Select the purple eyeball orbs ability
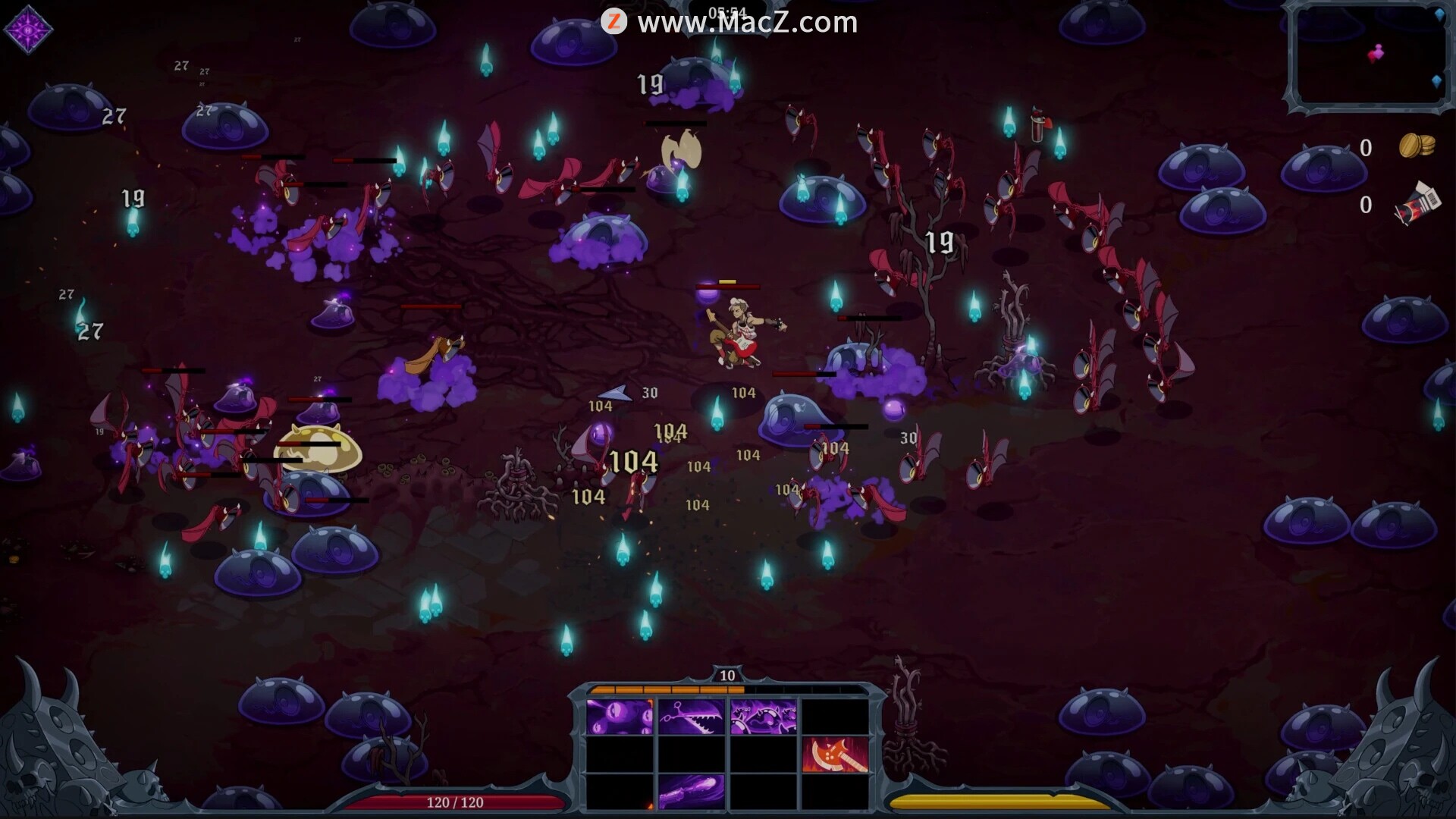 pyautogui.click(x=619, y=717)
